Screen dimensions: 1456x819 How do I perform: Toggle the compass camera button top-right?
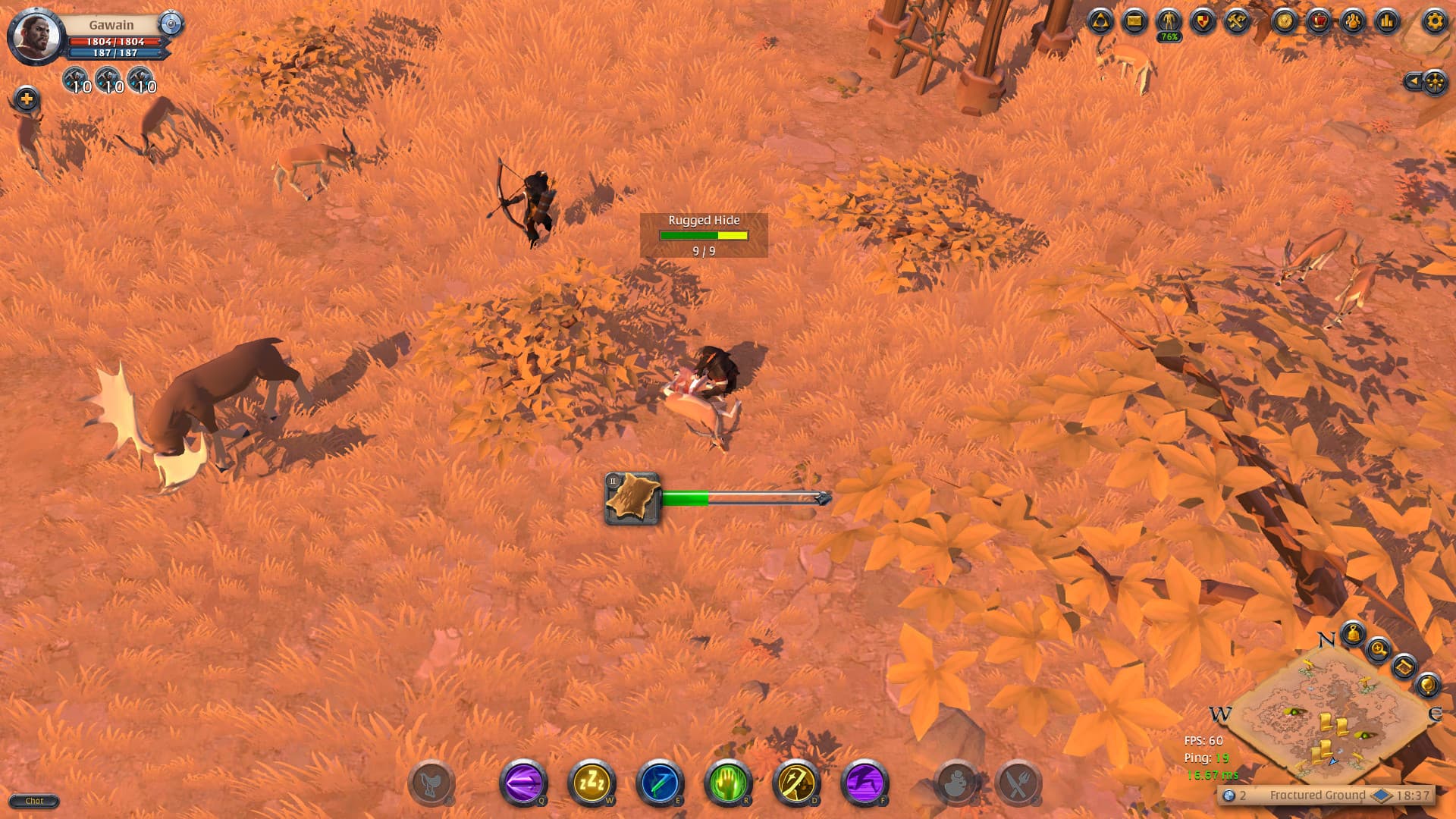[1436, 81]
